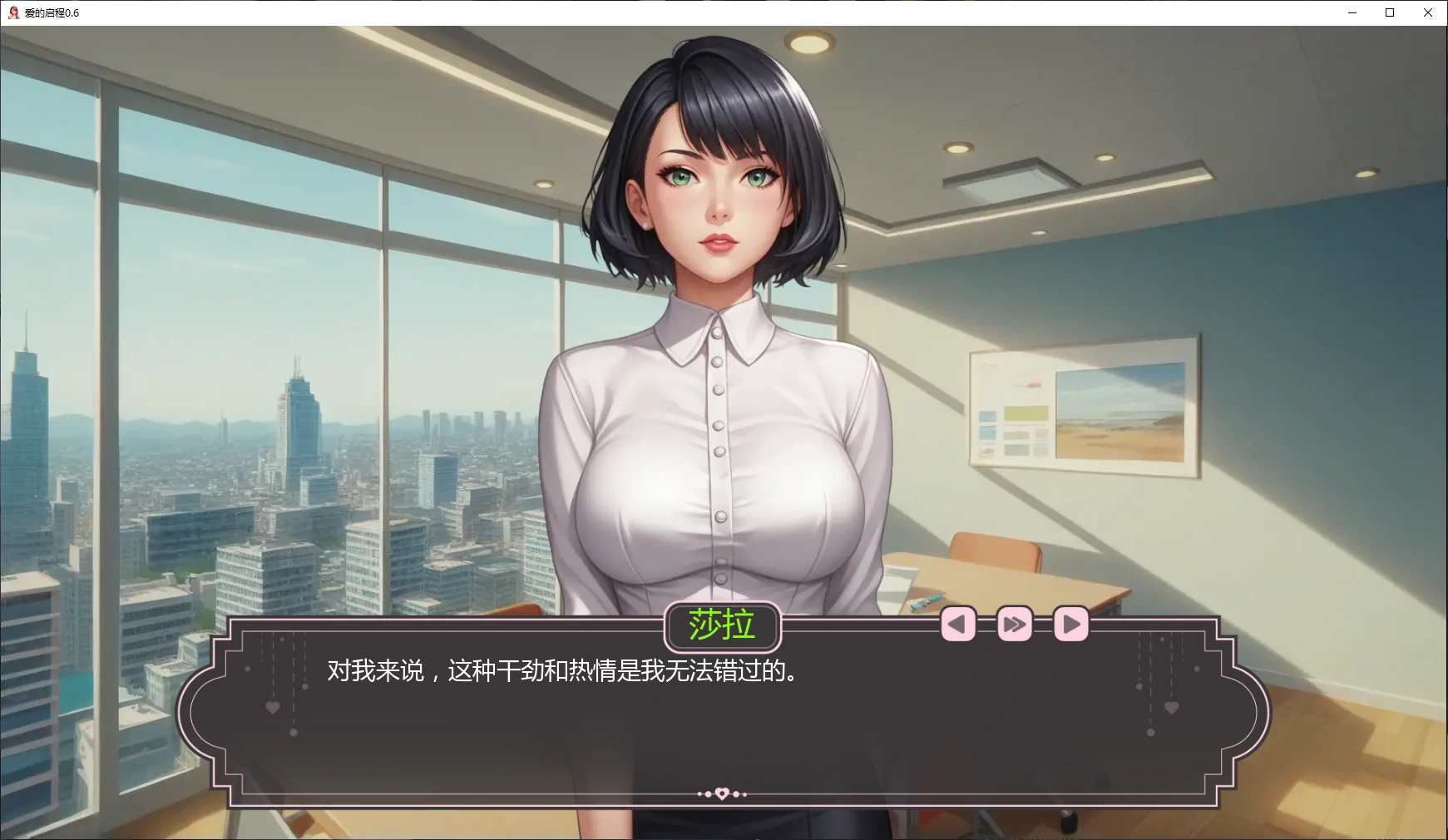Click the 莎拉 character name plate

[x=723, y=625]
